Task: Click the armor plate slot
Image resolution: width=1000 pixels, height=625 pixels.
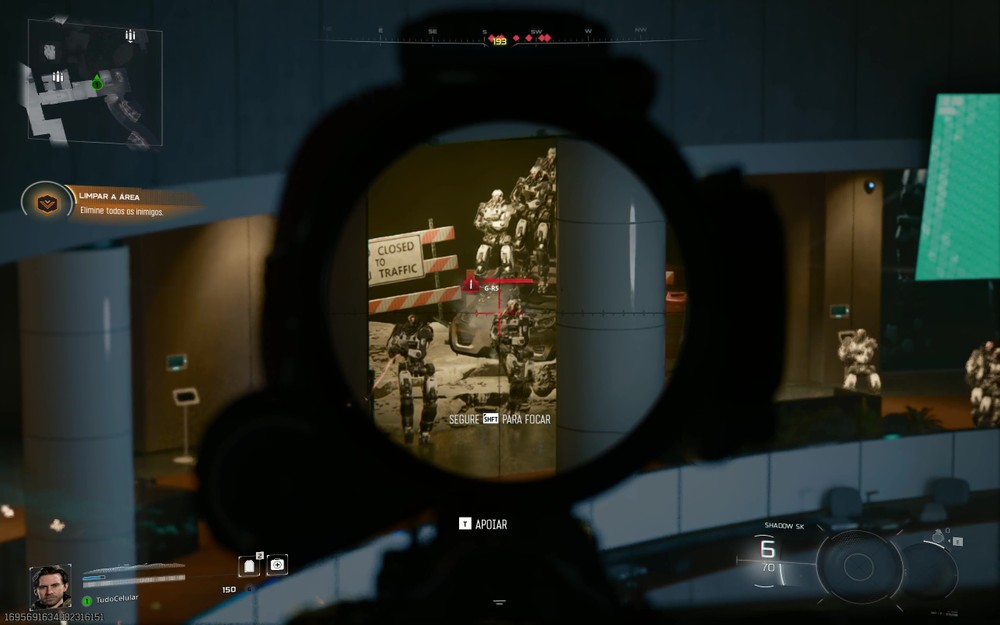Action: pos(250,566)
